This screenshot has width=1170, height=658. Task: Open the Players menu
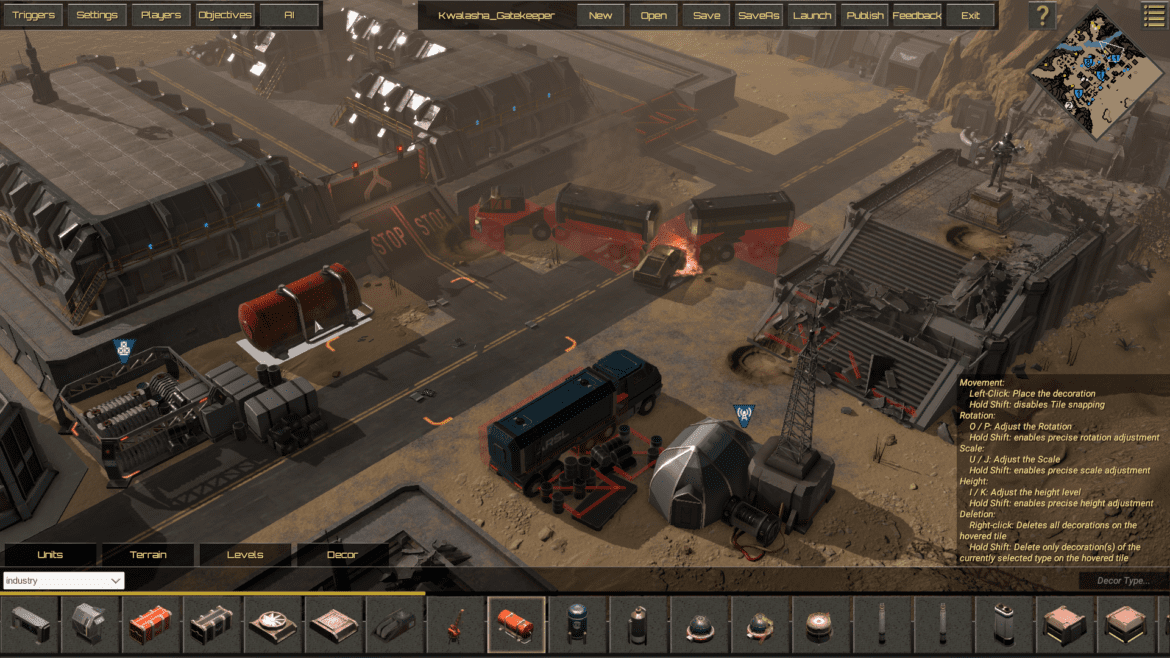click(x=161, y=15)
